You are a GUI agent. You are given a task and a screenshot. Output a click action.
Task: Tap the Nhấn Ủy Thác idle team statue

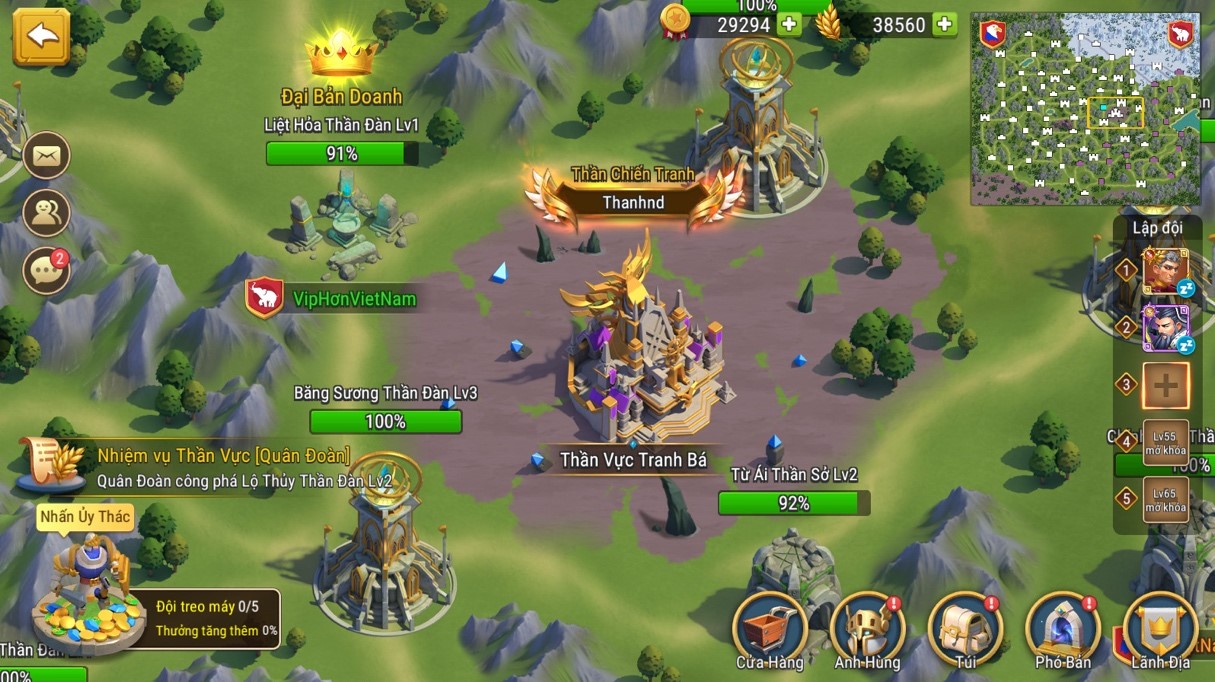88,590
